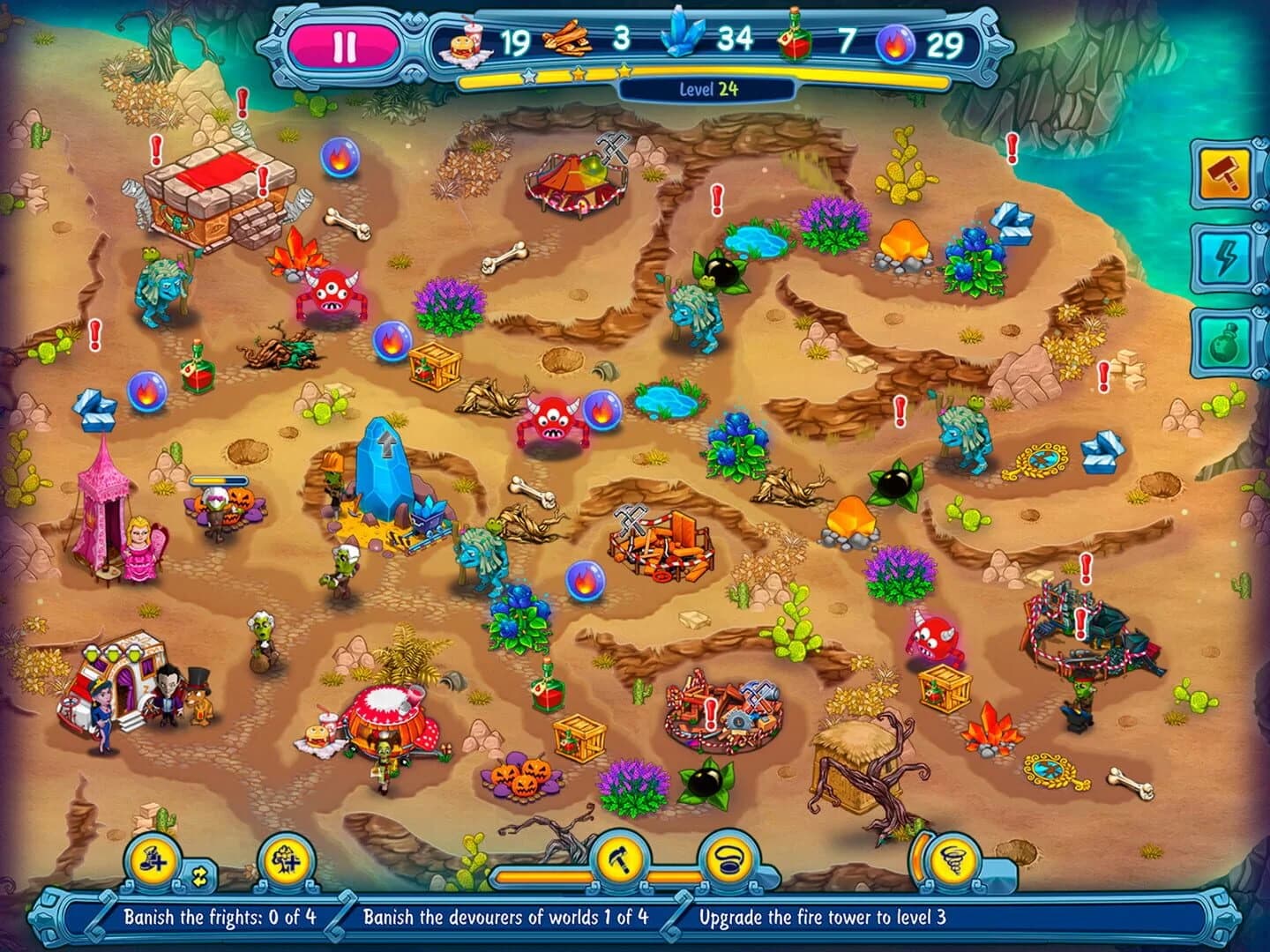Select the hammer spell in the right sidebar
Image resolution: width=1270 pixels, height=952 pixels.
[x=1224, y=174]
